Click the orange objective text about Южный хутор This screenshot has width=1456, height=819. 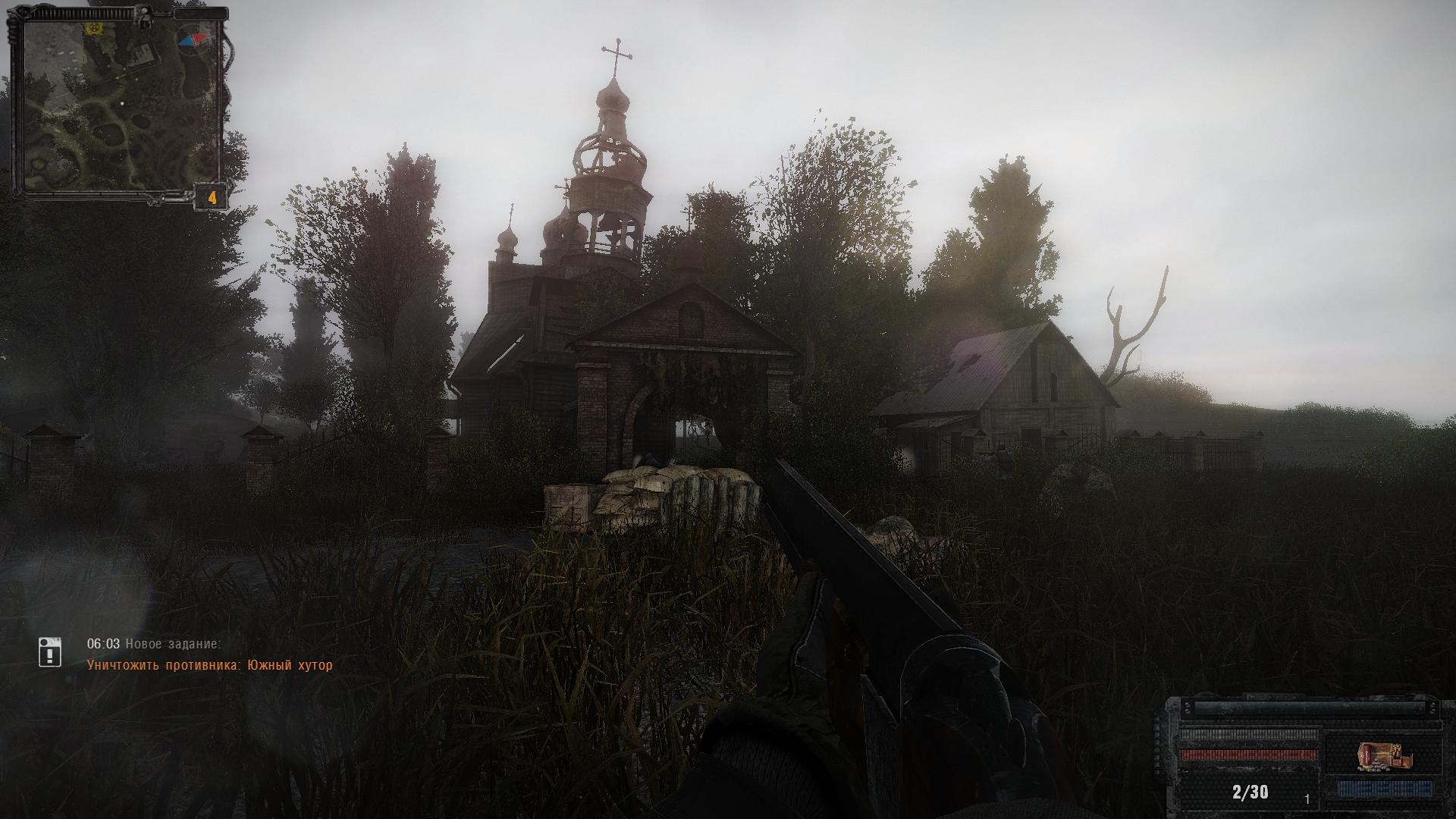click(x=209, y=666)
